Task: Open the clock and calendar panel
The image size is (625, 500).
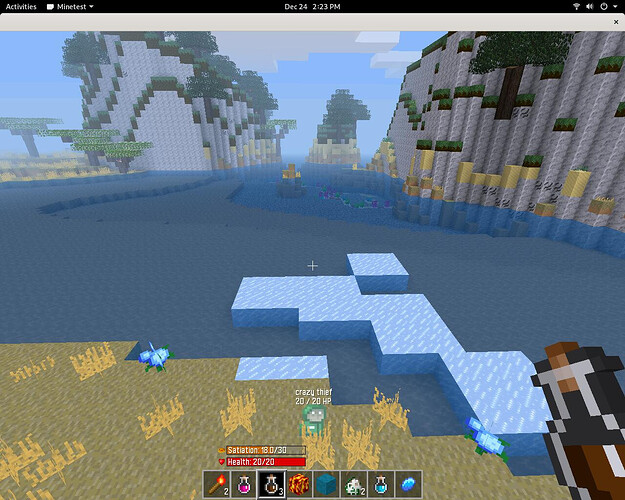Action: pos(312,6)
